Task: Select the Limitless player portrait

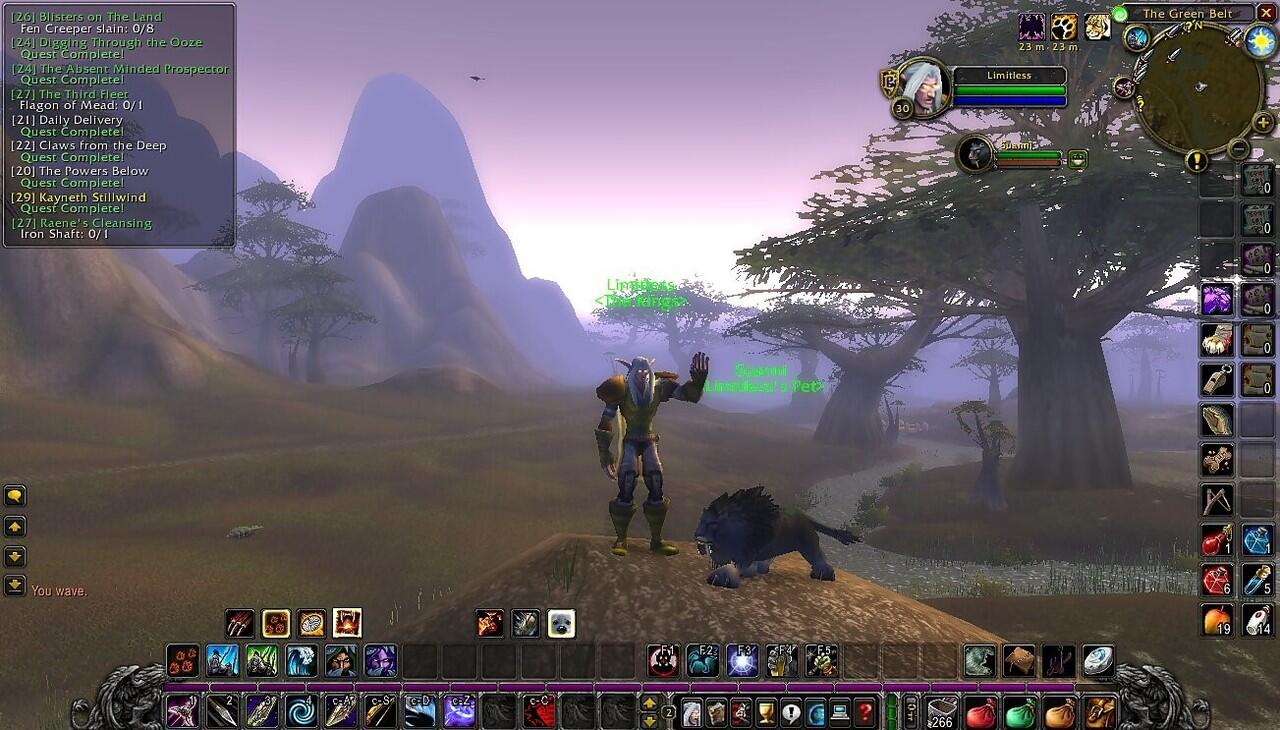Action: (923, 87)
